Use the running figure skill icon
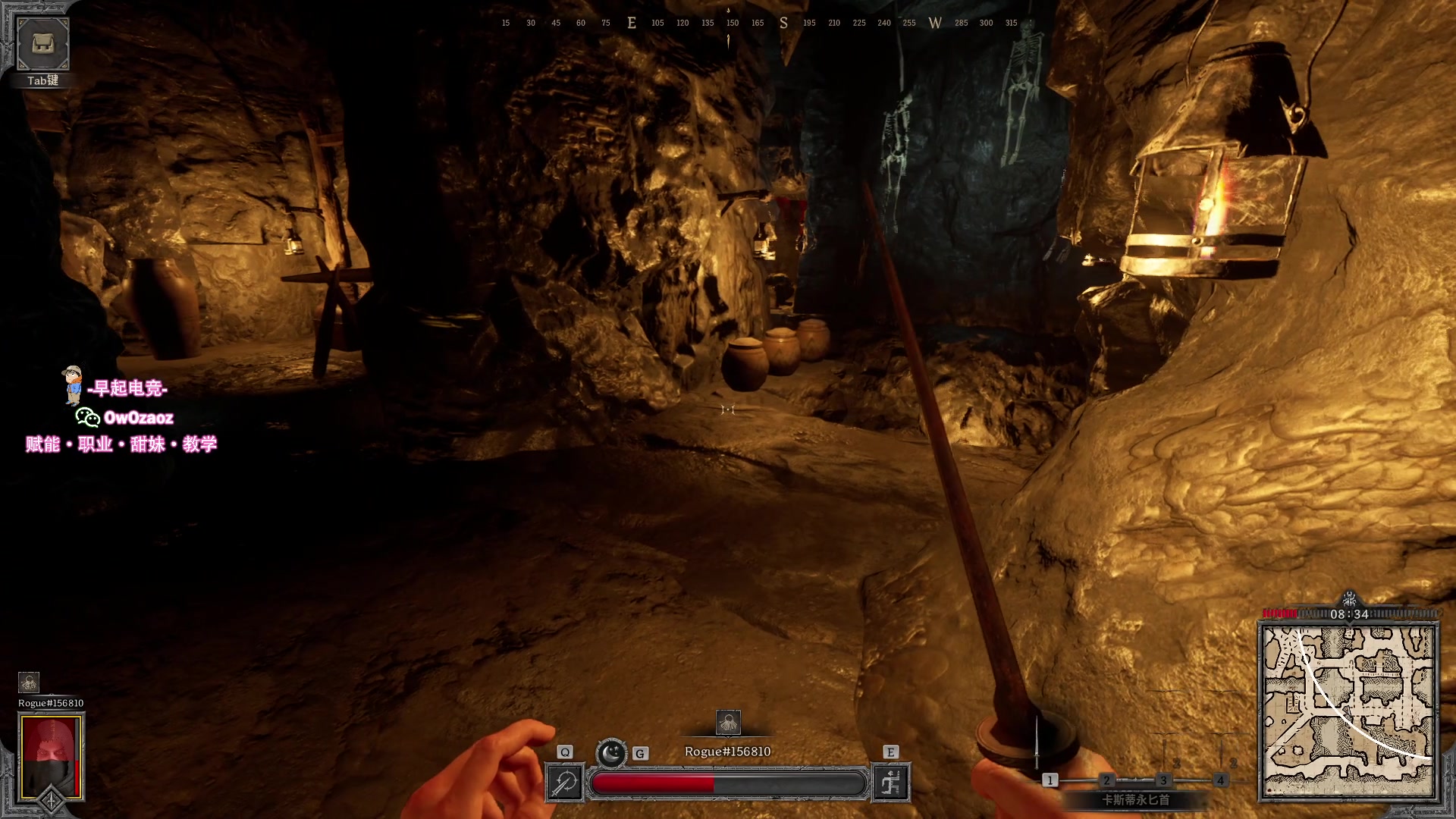 [x=891, y=783]
